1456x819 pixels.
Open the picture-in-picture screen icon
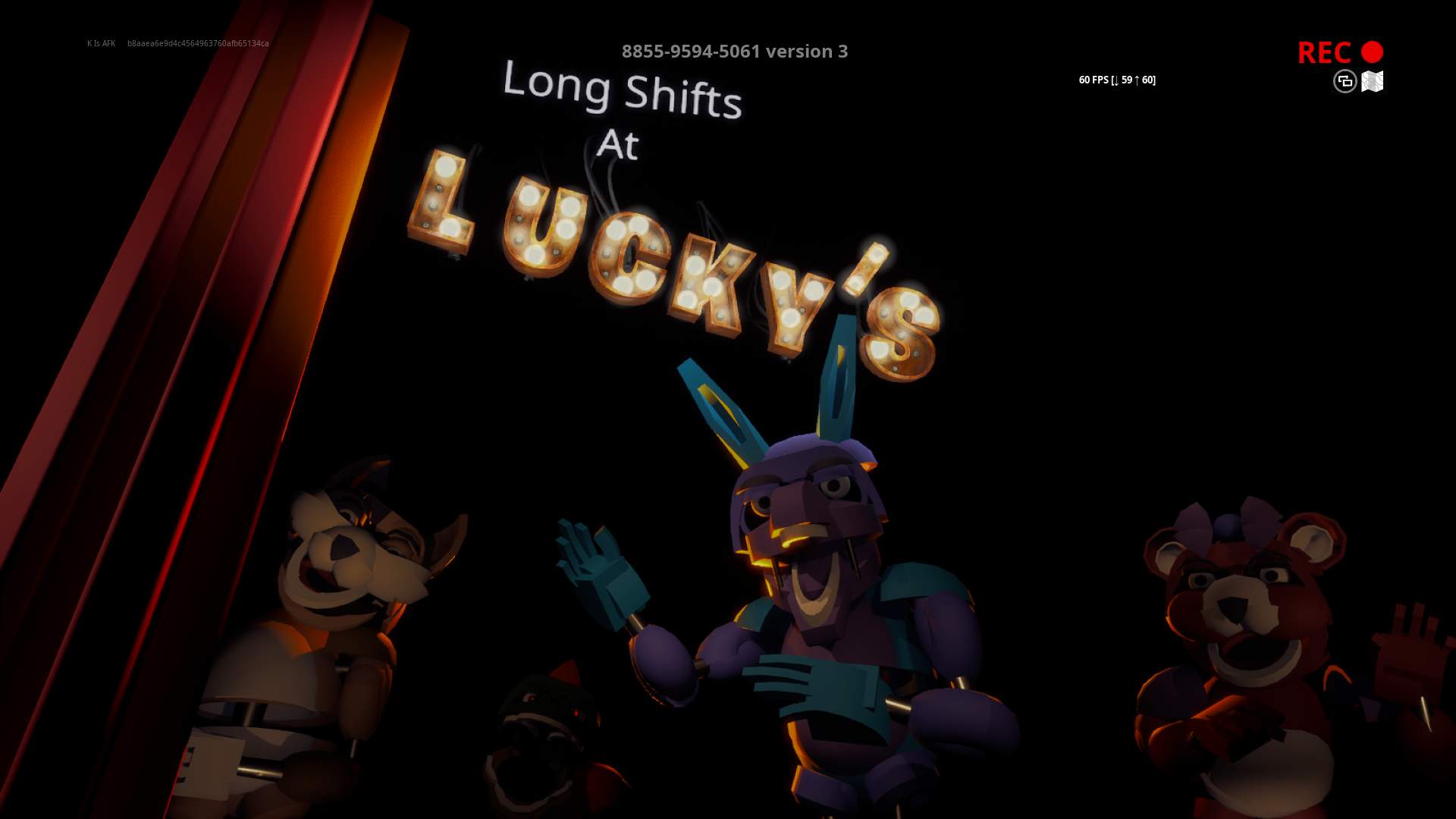coord(1344,82)
